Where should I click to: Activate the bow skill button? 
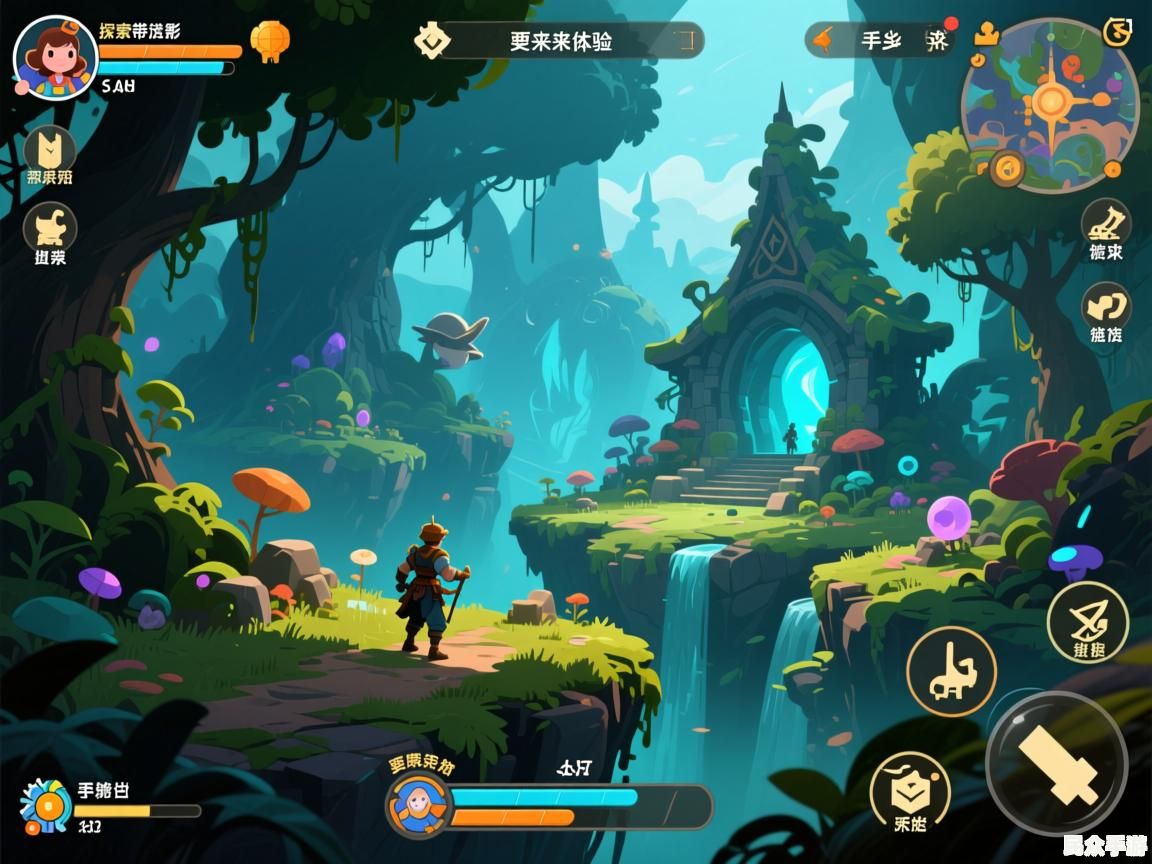click(x=1088, y=621)
